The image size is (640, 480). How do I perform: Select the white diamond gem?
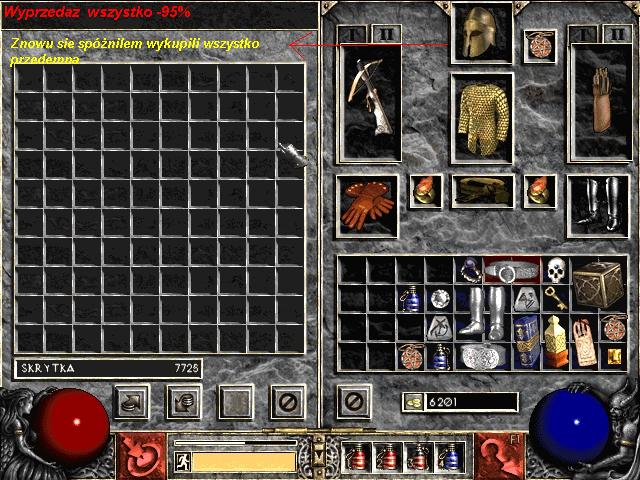click(x=439, y=298)
